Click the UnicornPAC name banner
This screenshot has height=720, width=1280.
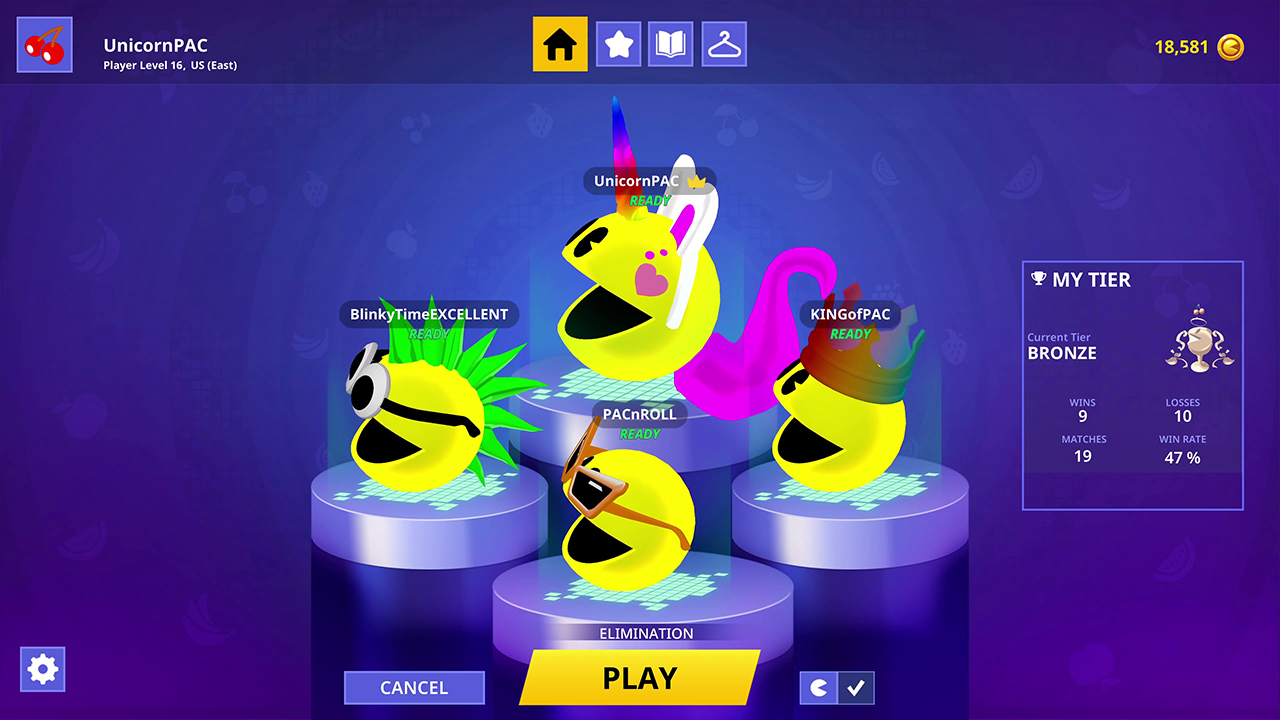coord(646,181)
